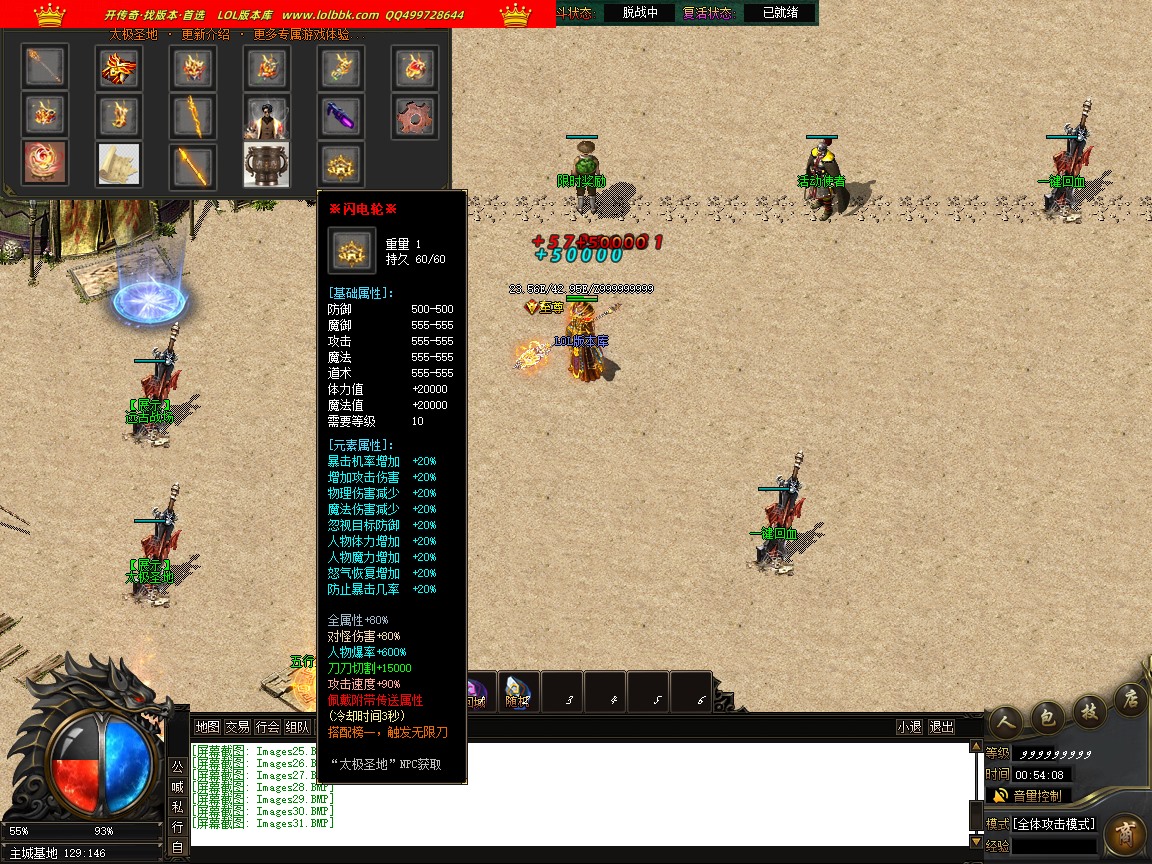Choose the paper scroll item slot
Image resolution: width=1152 pixels, height=864 pixels.
[119, 164]
